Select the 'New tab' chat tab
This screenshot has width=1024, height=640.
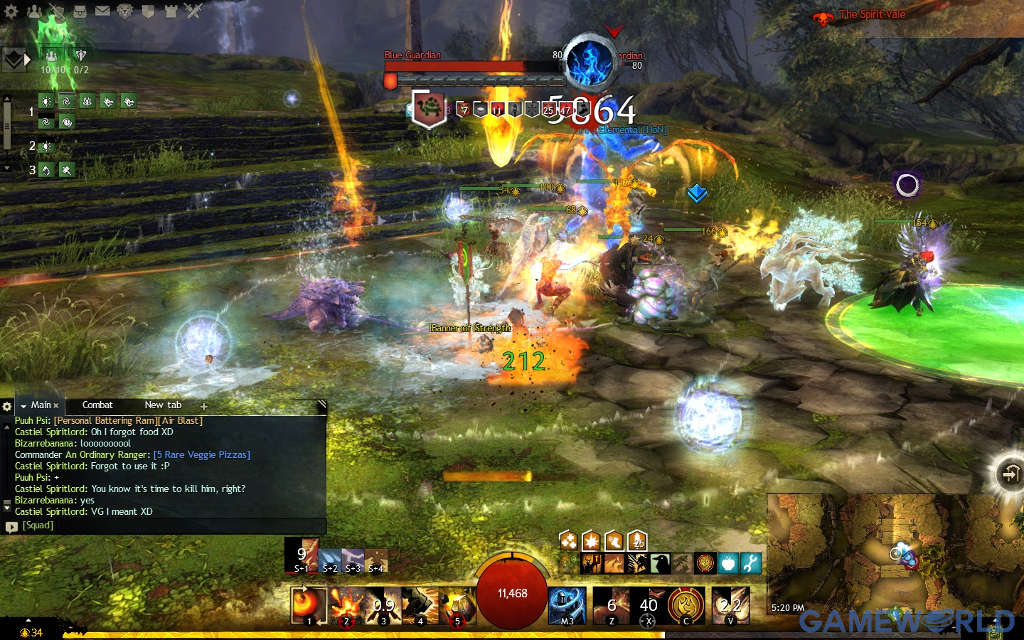[162, 405]
